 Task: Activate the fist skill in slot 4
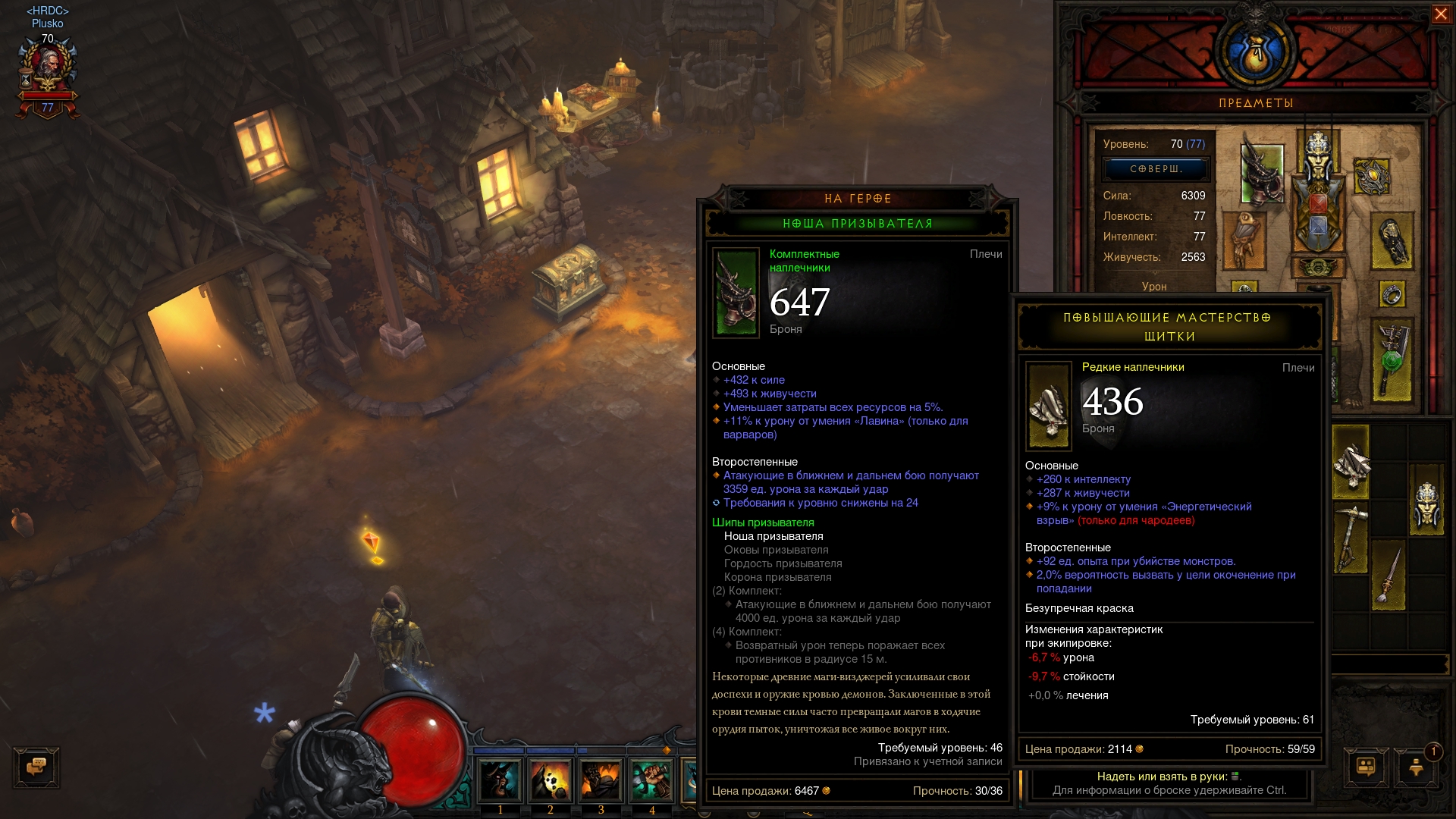(651, 780)
